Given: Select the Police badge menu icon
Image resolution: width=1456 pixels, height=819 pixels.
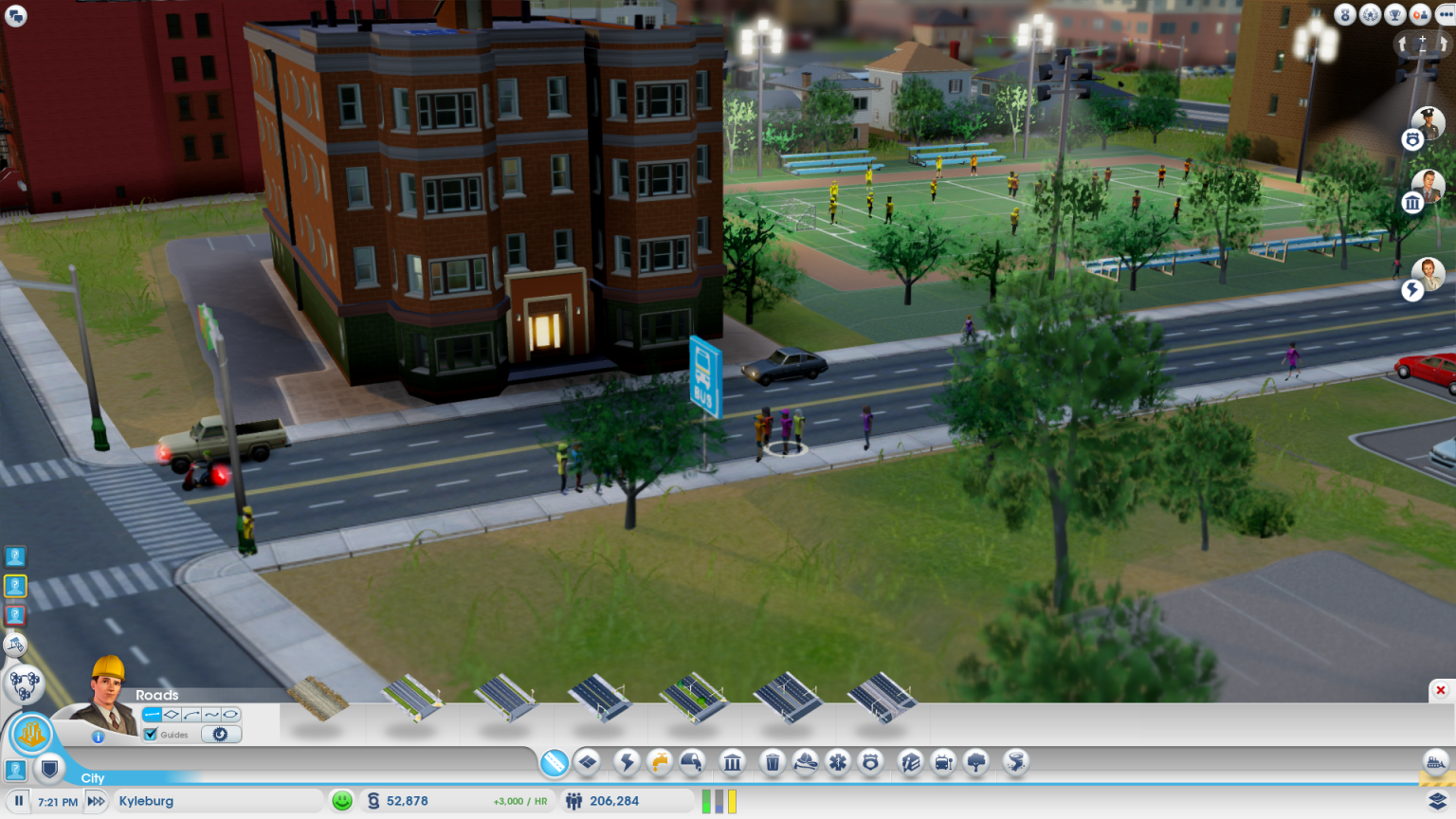Looking at the screenshot, I should [870, 761].
